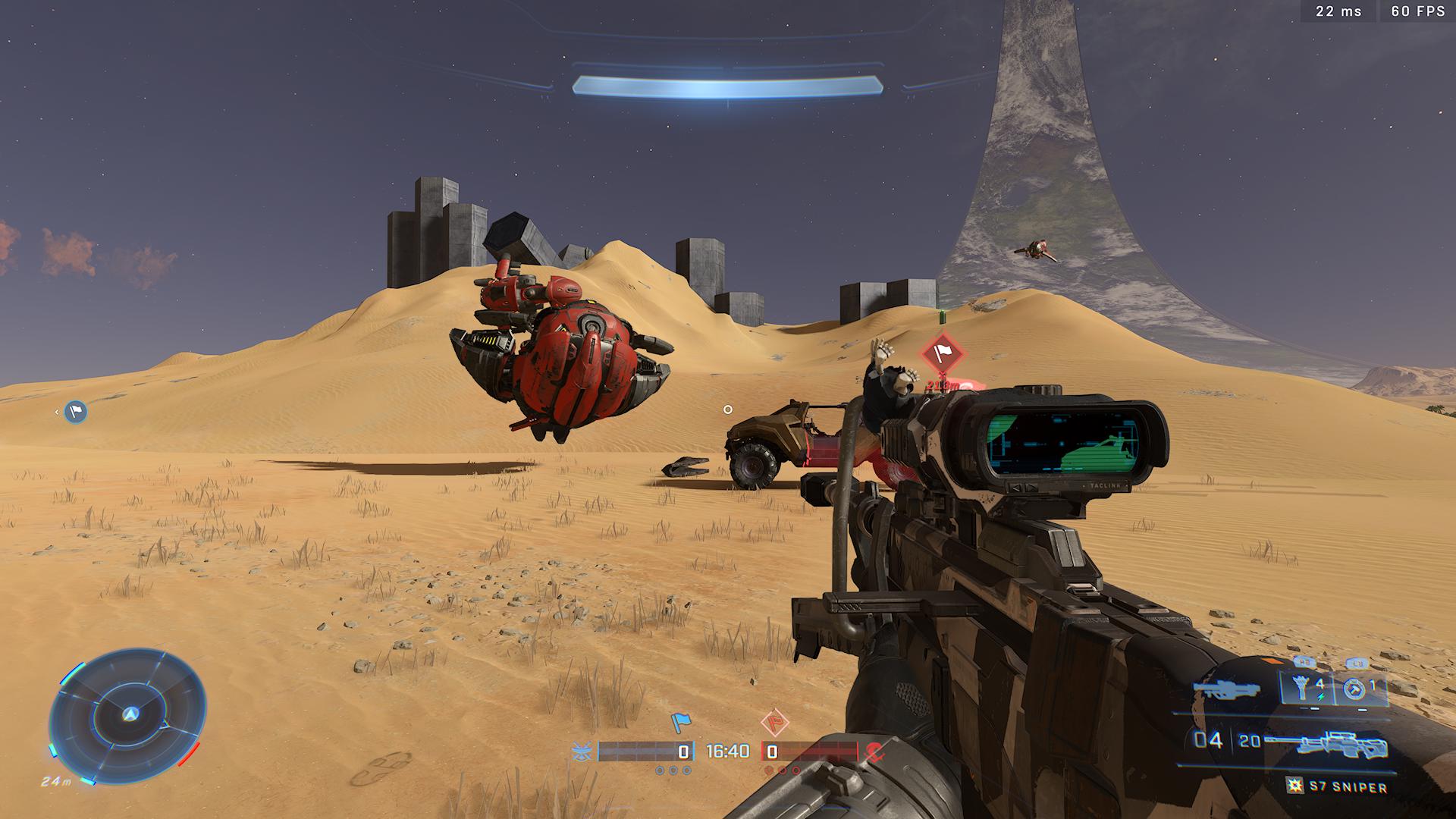Select the blue team emblem on scoreboard
This screenshot has height=819, width=1456.
582,752
